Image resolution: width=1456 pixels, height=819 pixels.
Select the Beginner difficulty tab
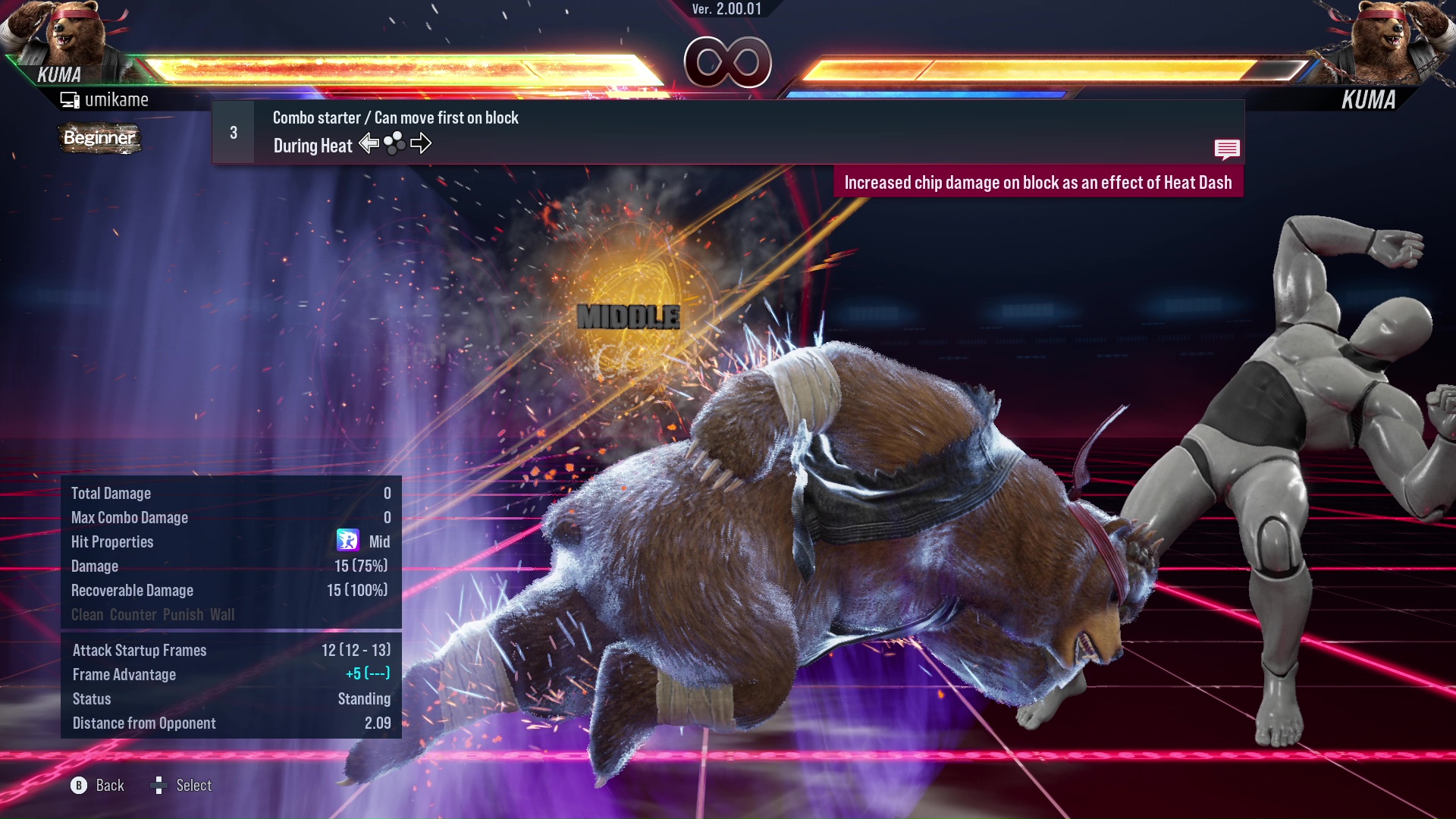(x=99, y=139)
